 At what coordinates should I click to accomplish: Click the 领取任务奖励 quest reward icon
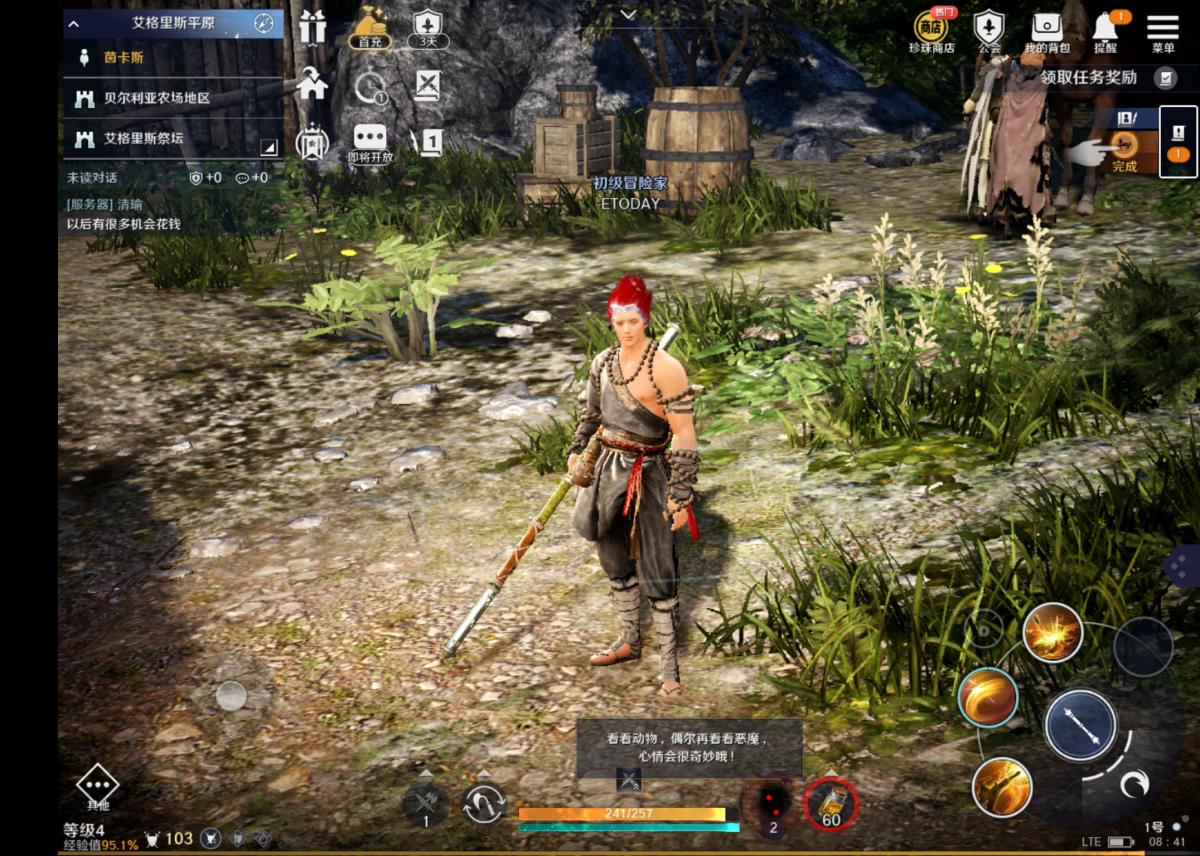coord(1165,77)
